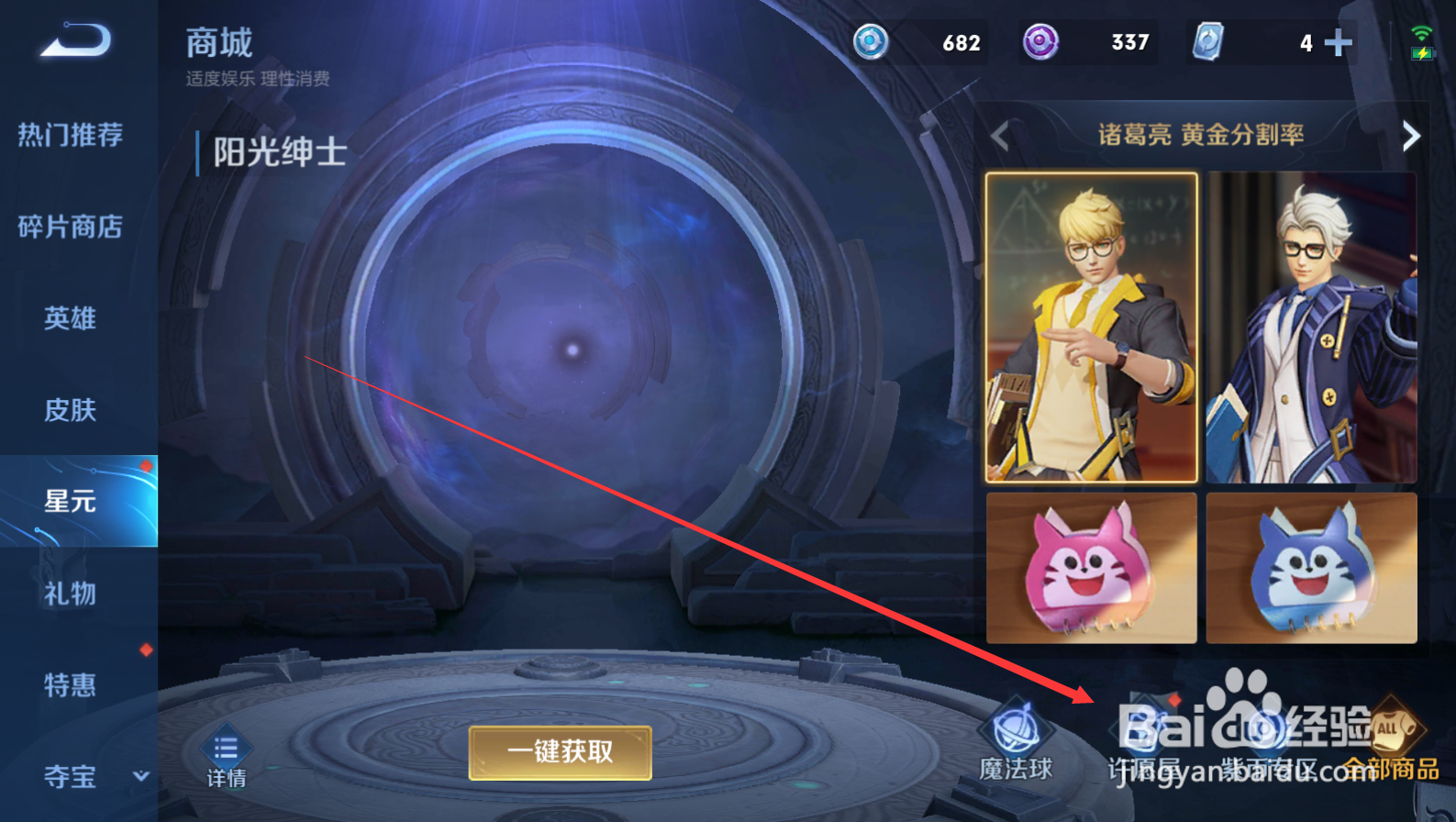
Task: Switch to the 皮肤 skins tab
Action: [x=69, y=410]
